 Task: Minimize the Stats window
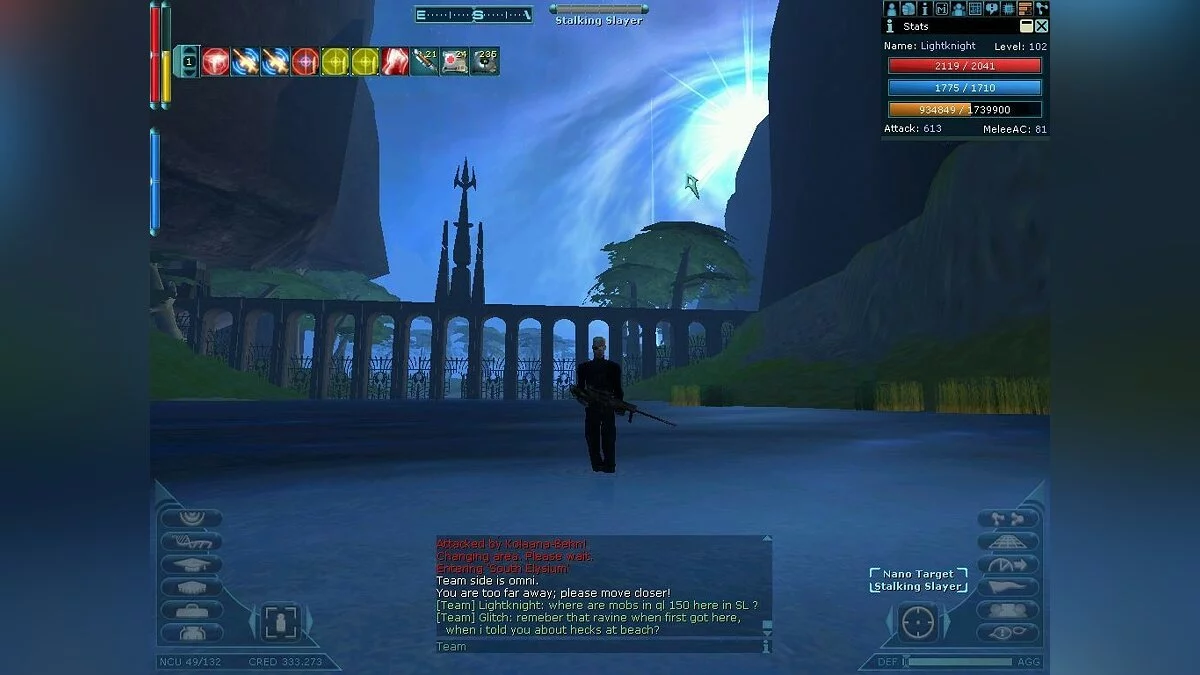pyautogui.click(x=1026, y=26)
